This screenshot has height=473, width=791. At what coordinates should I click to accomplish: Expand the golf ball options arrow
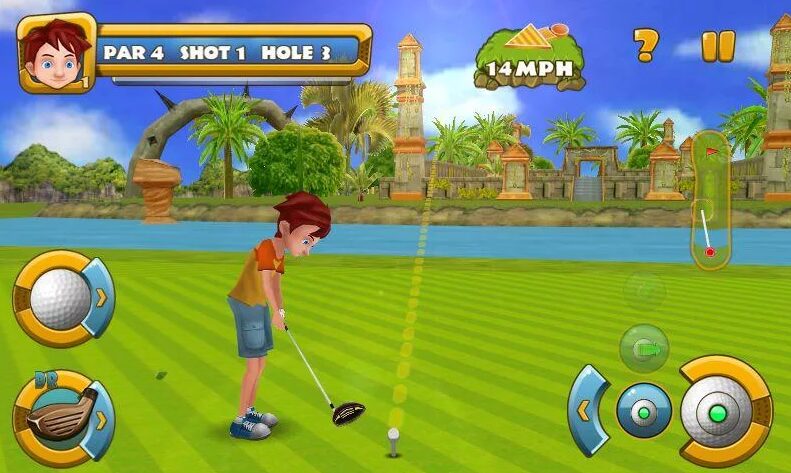pyautogui.click(x=101, y=297)
